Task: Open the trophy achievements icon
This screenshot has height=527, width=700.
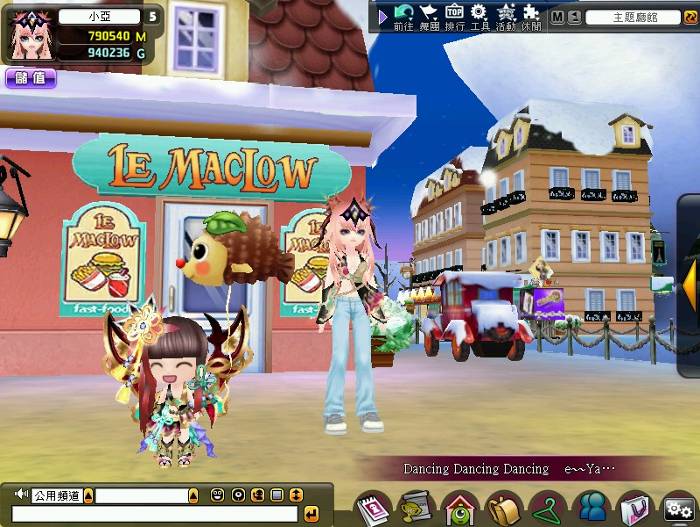Action: click(x=414, y=507)
